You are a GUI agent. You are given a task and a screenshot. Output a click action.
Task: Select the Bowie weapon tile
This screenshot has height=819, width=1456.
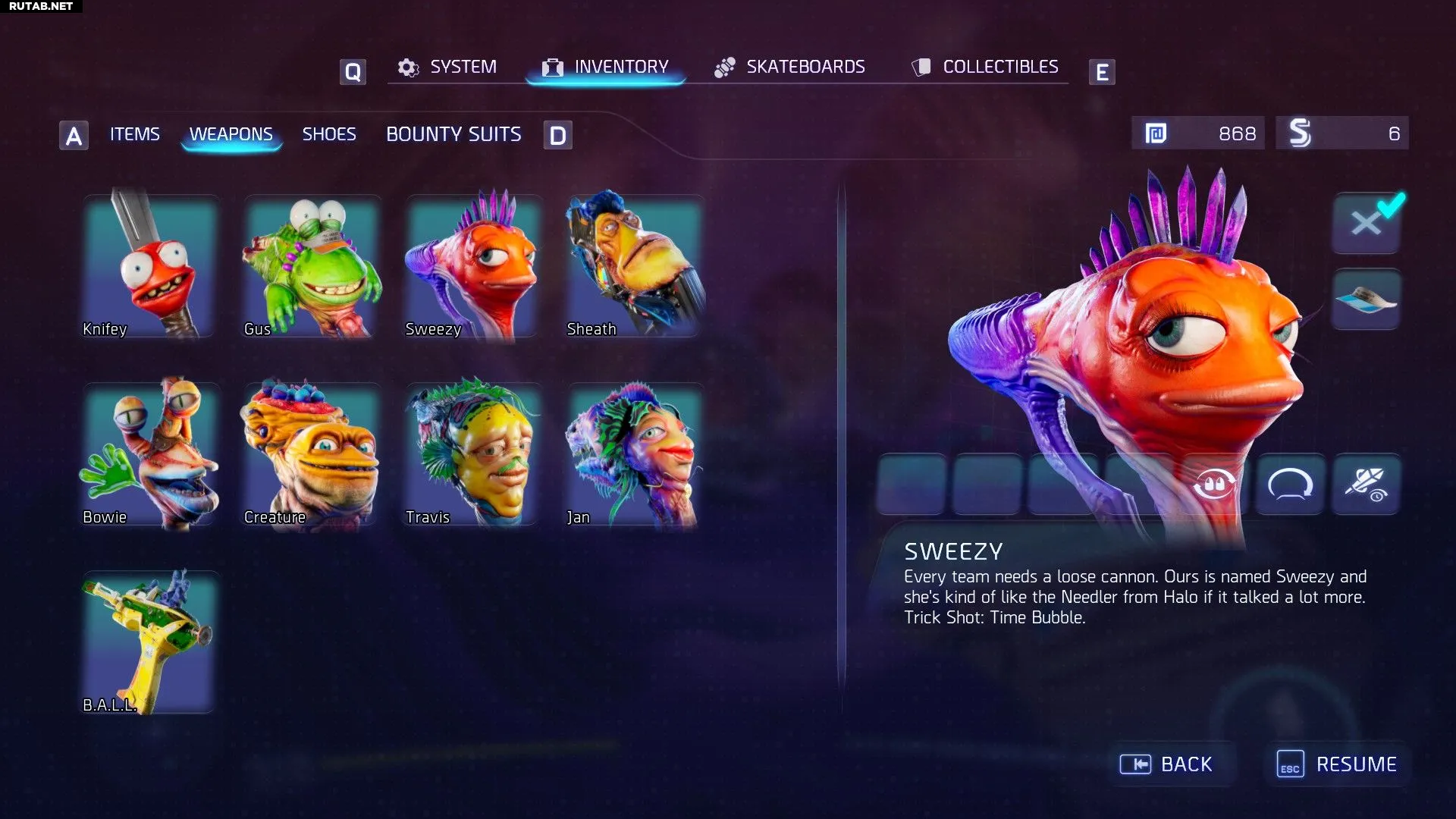tap(150, 453)
